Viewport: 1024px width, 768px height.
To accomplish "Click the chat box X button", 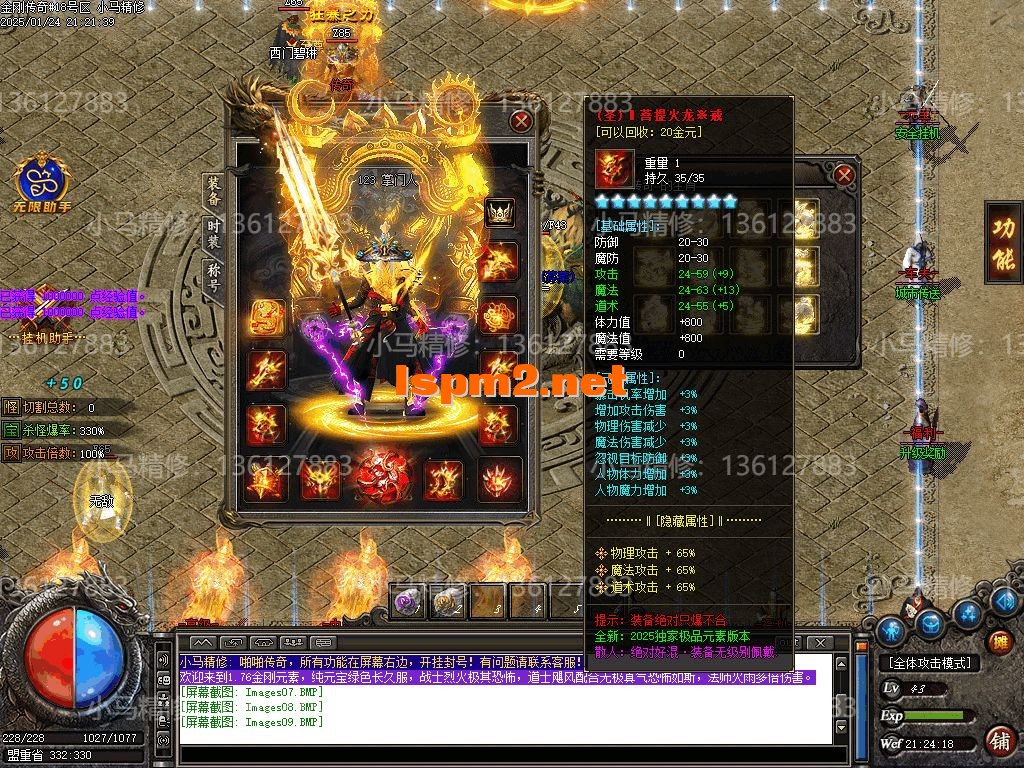I will coord(819,642).
